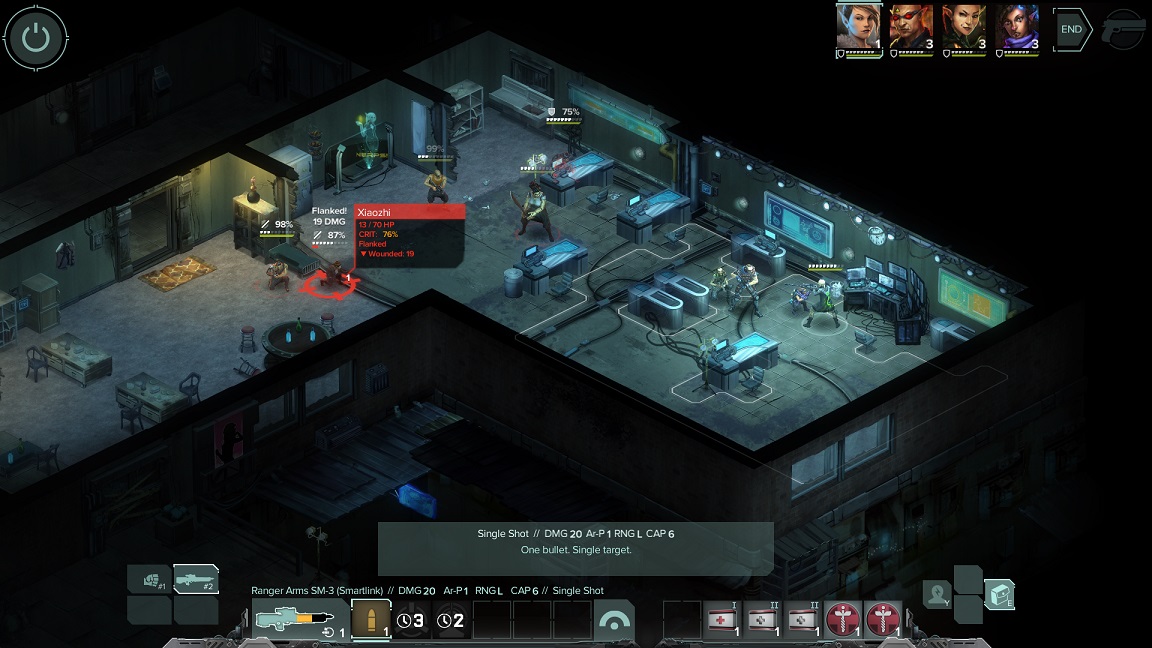Image resolution: width=1152 pixels, height=648 pixels.
Task: Choose the Single Shot bullet ability
Action: 371,620
